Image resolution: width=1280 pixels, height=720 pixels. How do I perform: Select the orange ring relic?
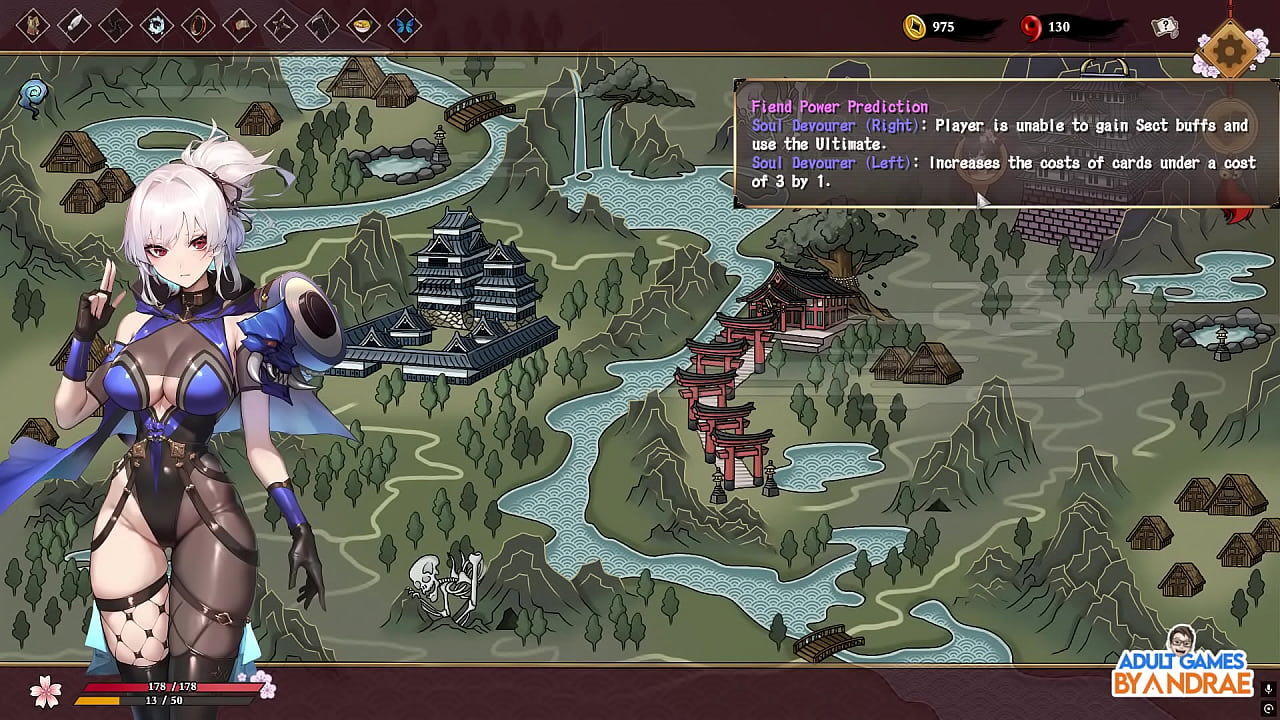(x=198, y=26)
